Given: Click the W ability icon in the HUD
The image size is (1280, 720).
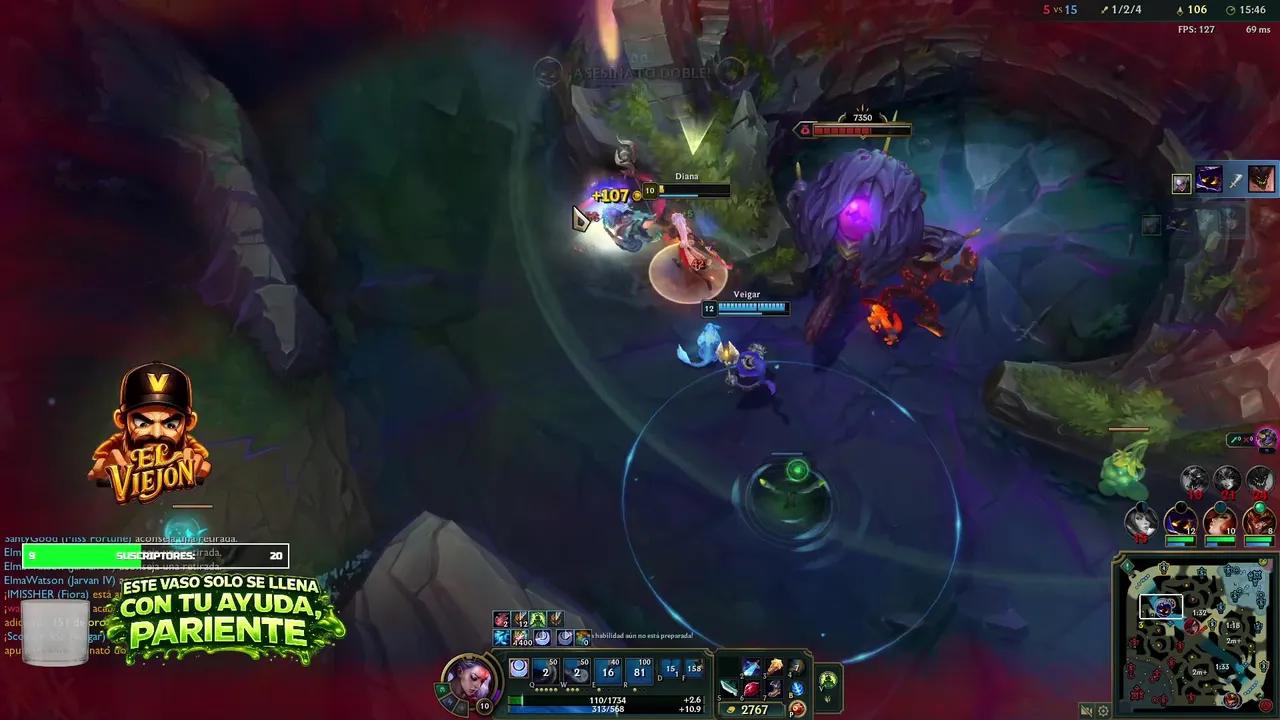Looking at the screenshot, I should (576, 670).
